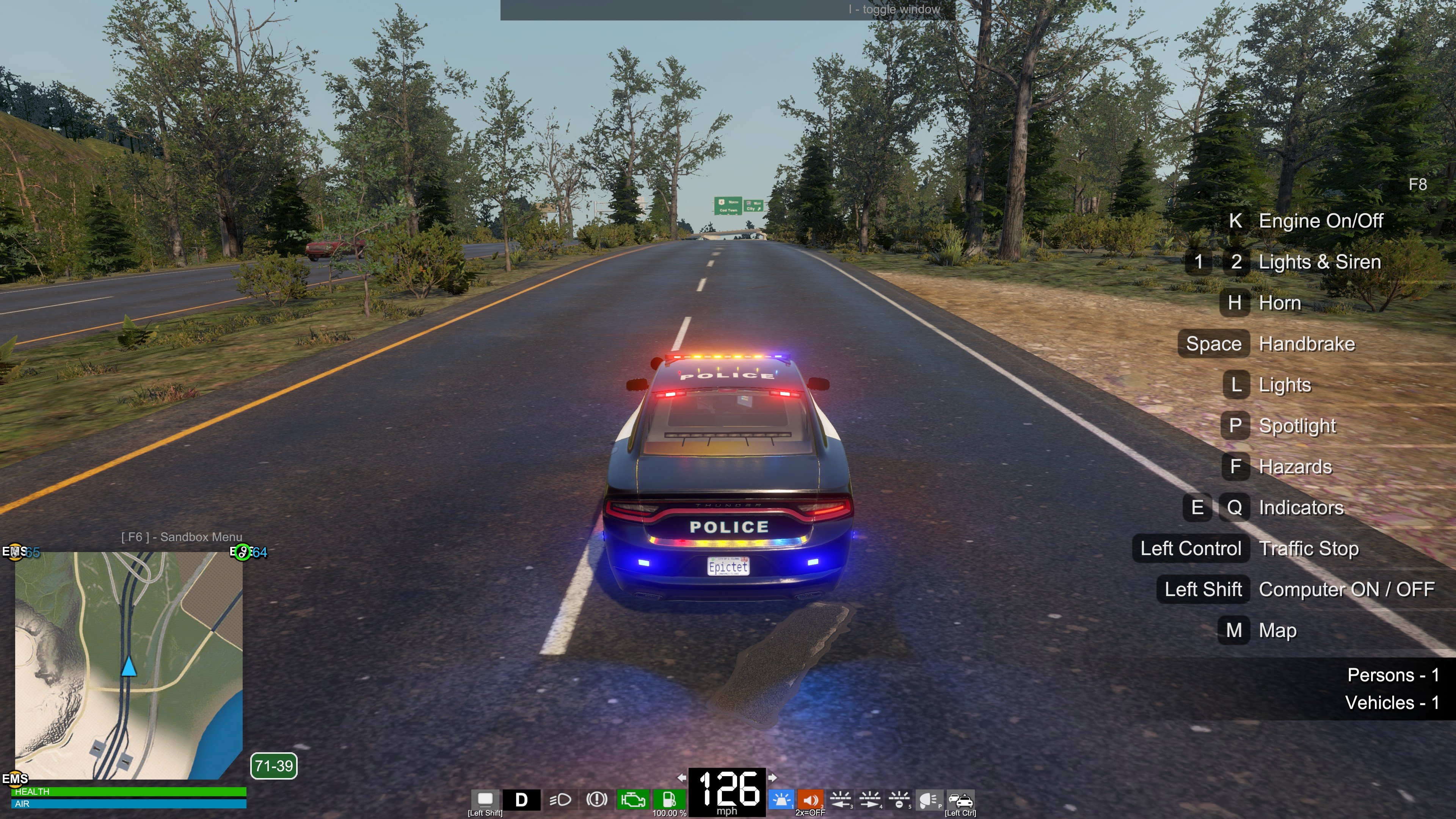Toggle the spotlight icon in the HUD bar

(929, 799)
